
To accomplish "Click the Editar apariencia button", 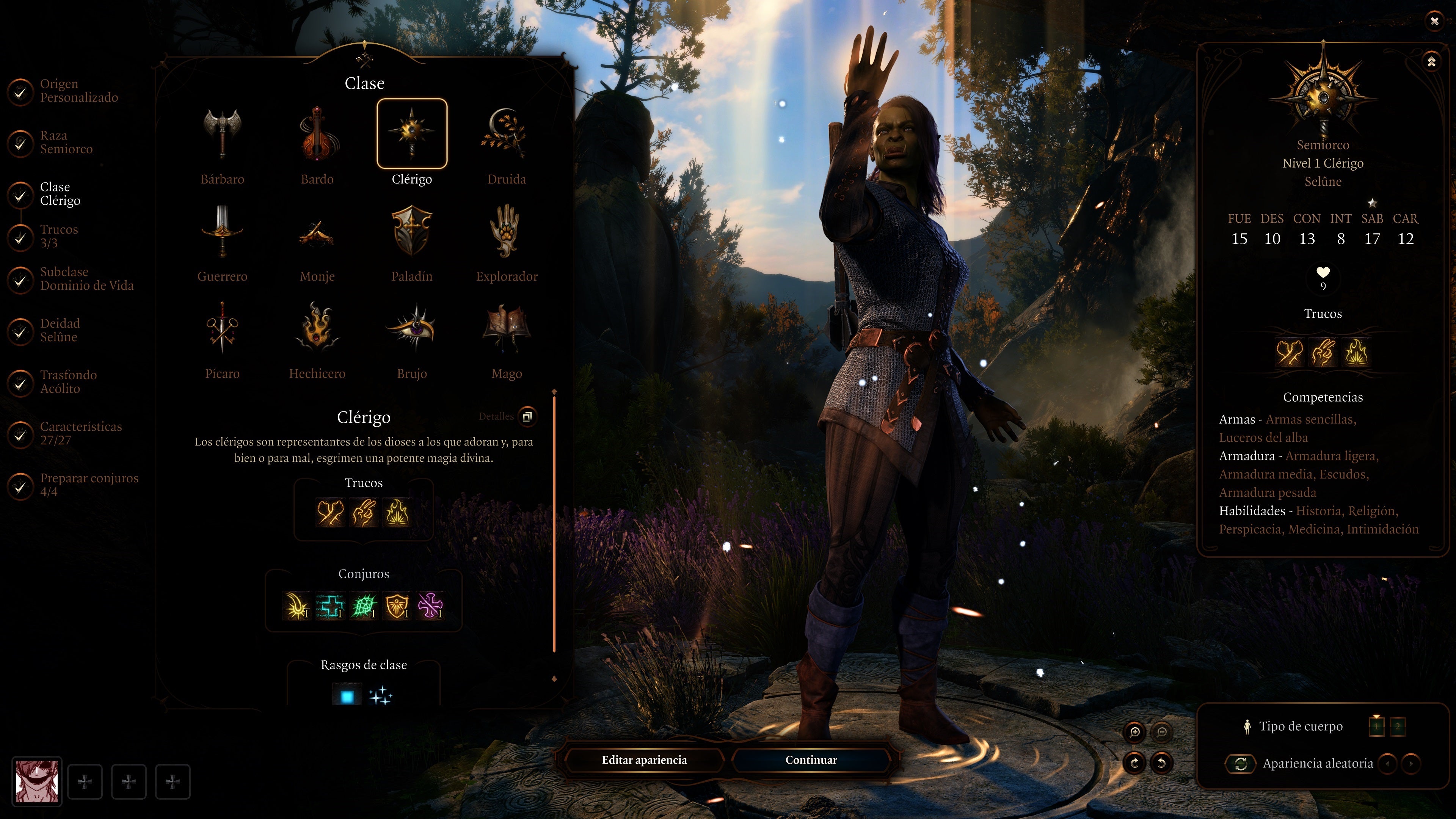I will 644,760.
